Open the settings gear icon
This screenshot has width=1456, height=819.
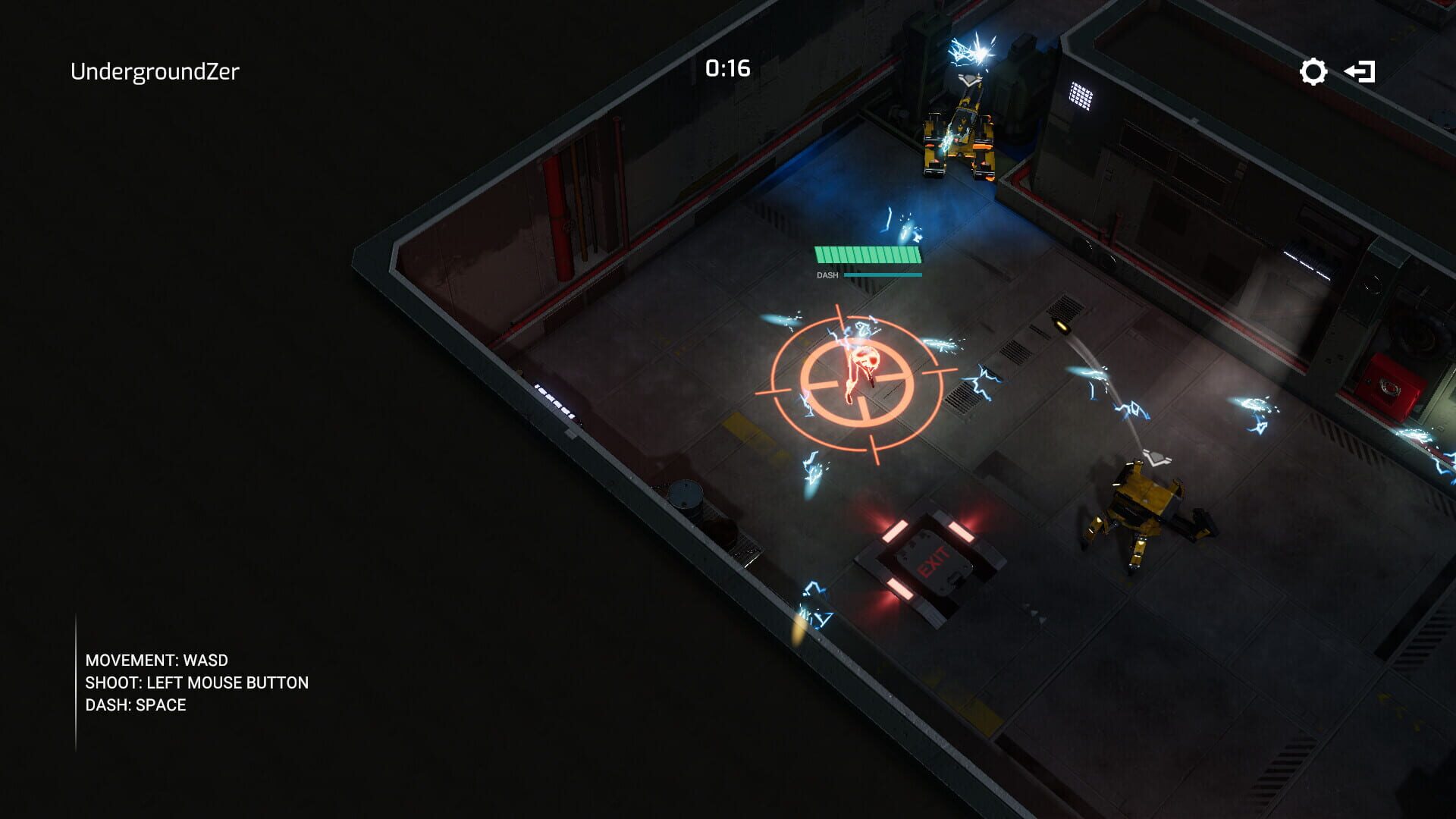click(1312, 71)
